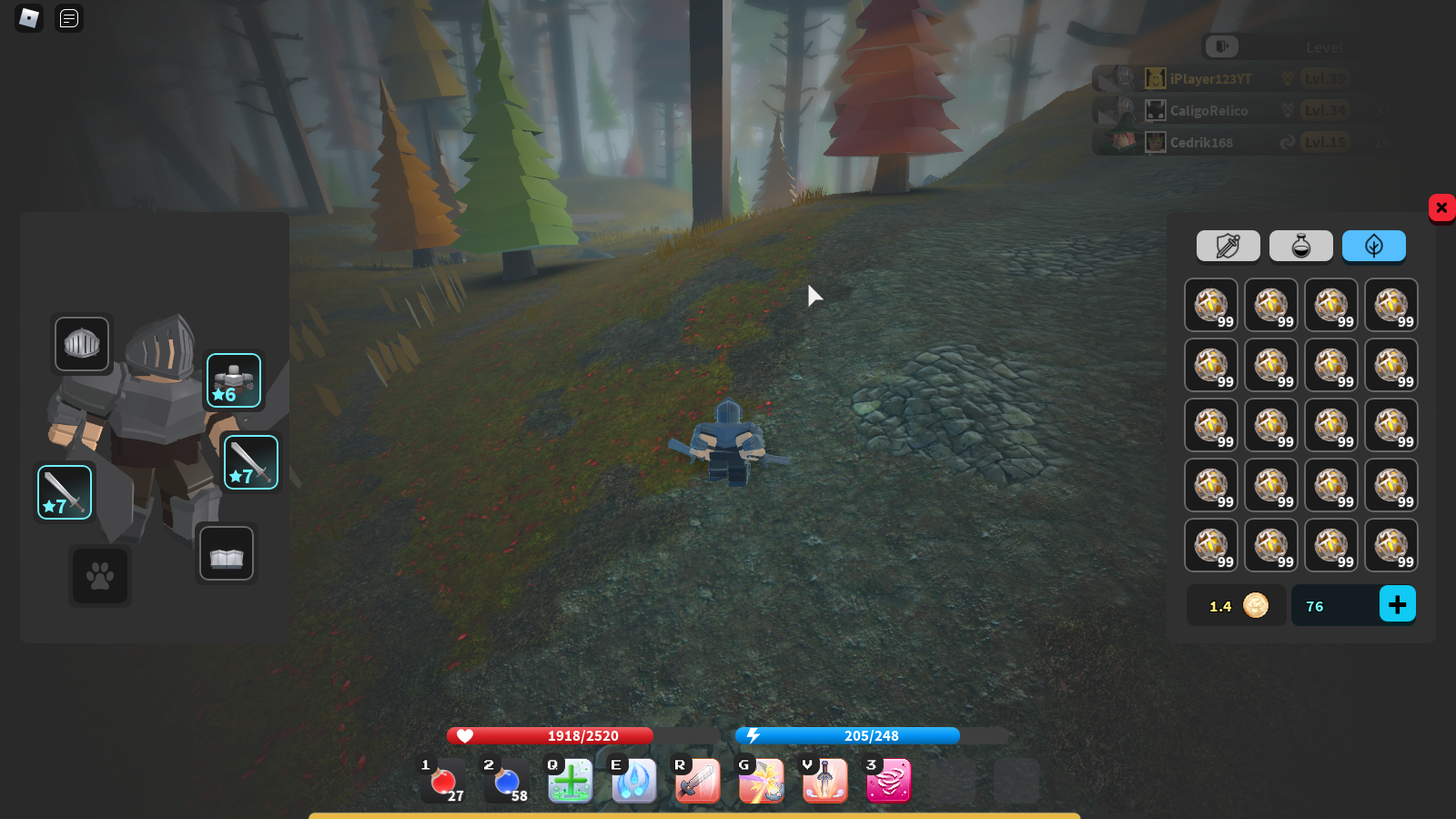Drink the red health potion
1456x819 pixels.
(443, 781)
